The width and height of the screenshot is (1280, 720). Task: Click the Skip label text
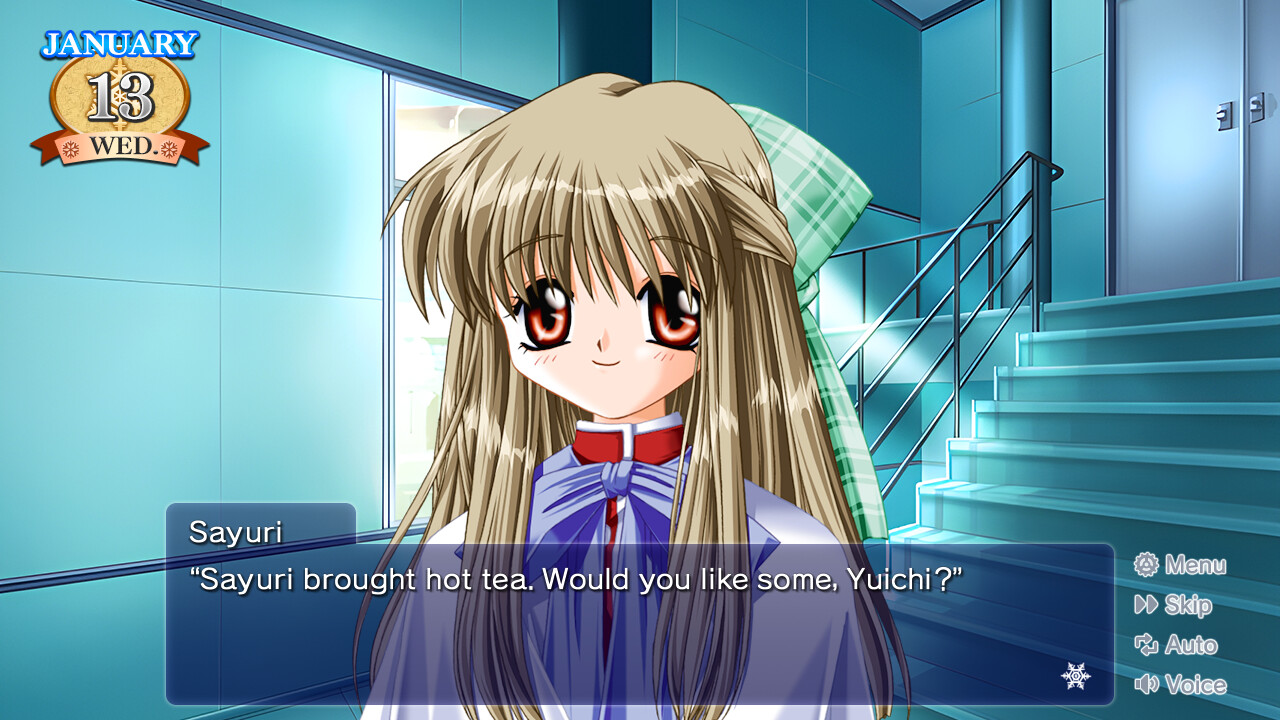pos(1190,606)
